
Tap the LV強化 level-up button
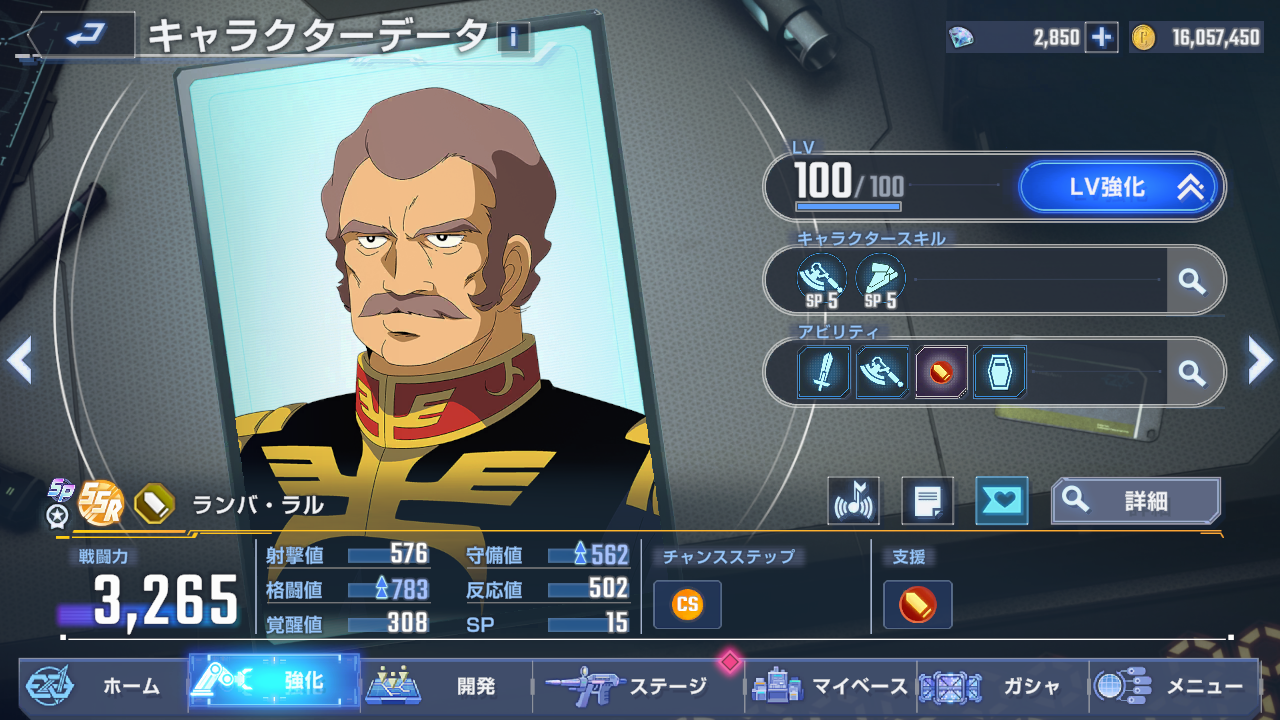(x=1118, y=187)
